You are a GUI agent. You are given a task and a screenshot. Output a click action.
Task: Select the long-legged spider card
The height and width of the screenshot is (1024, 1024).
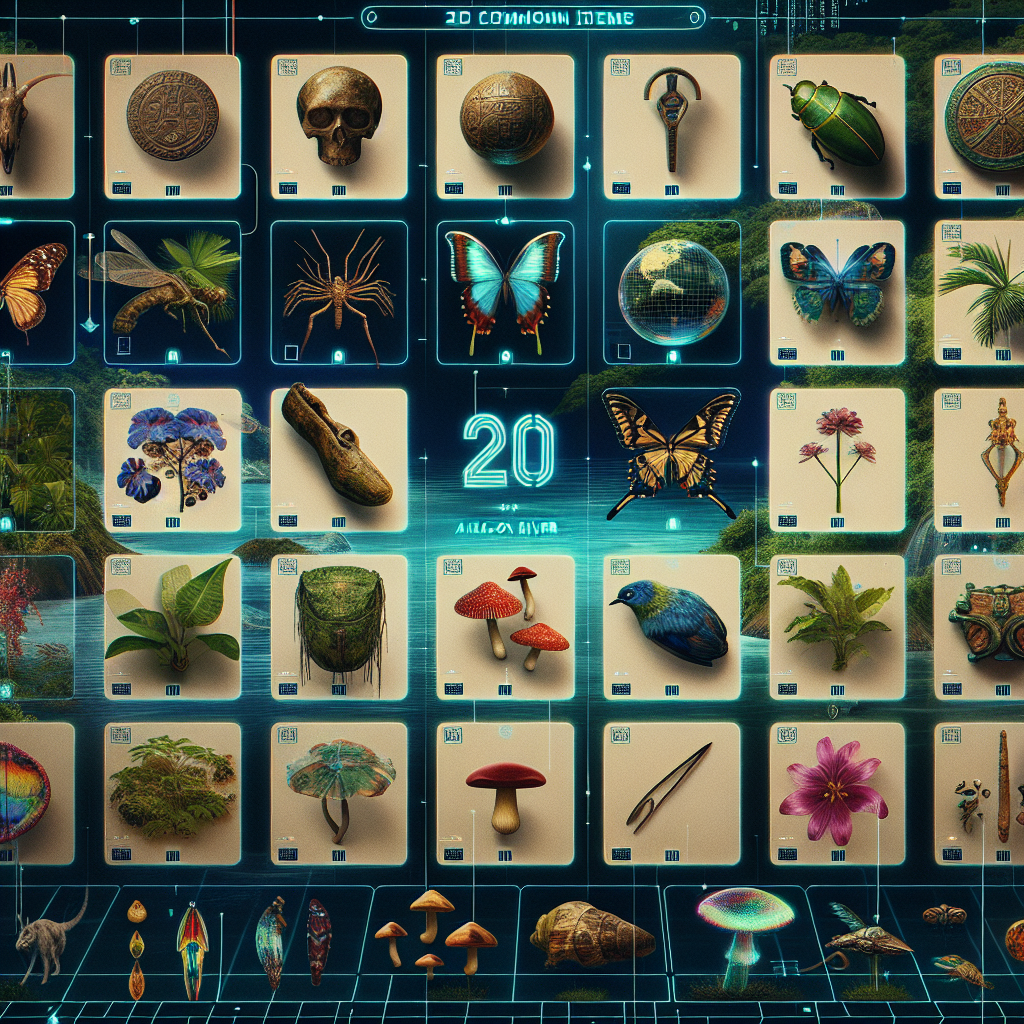(338, 290)
